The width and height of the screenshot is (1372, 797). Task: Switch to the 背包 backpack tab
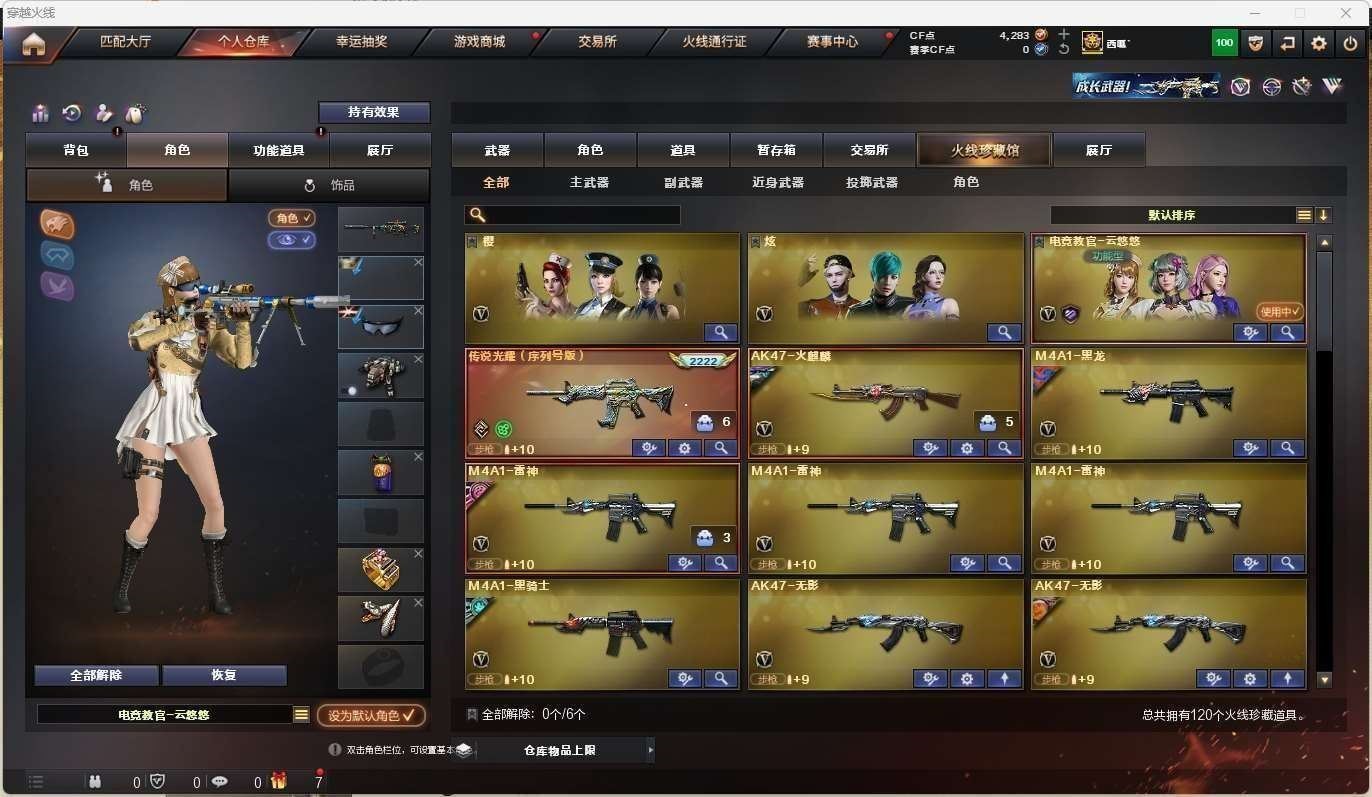76,150
